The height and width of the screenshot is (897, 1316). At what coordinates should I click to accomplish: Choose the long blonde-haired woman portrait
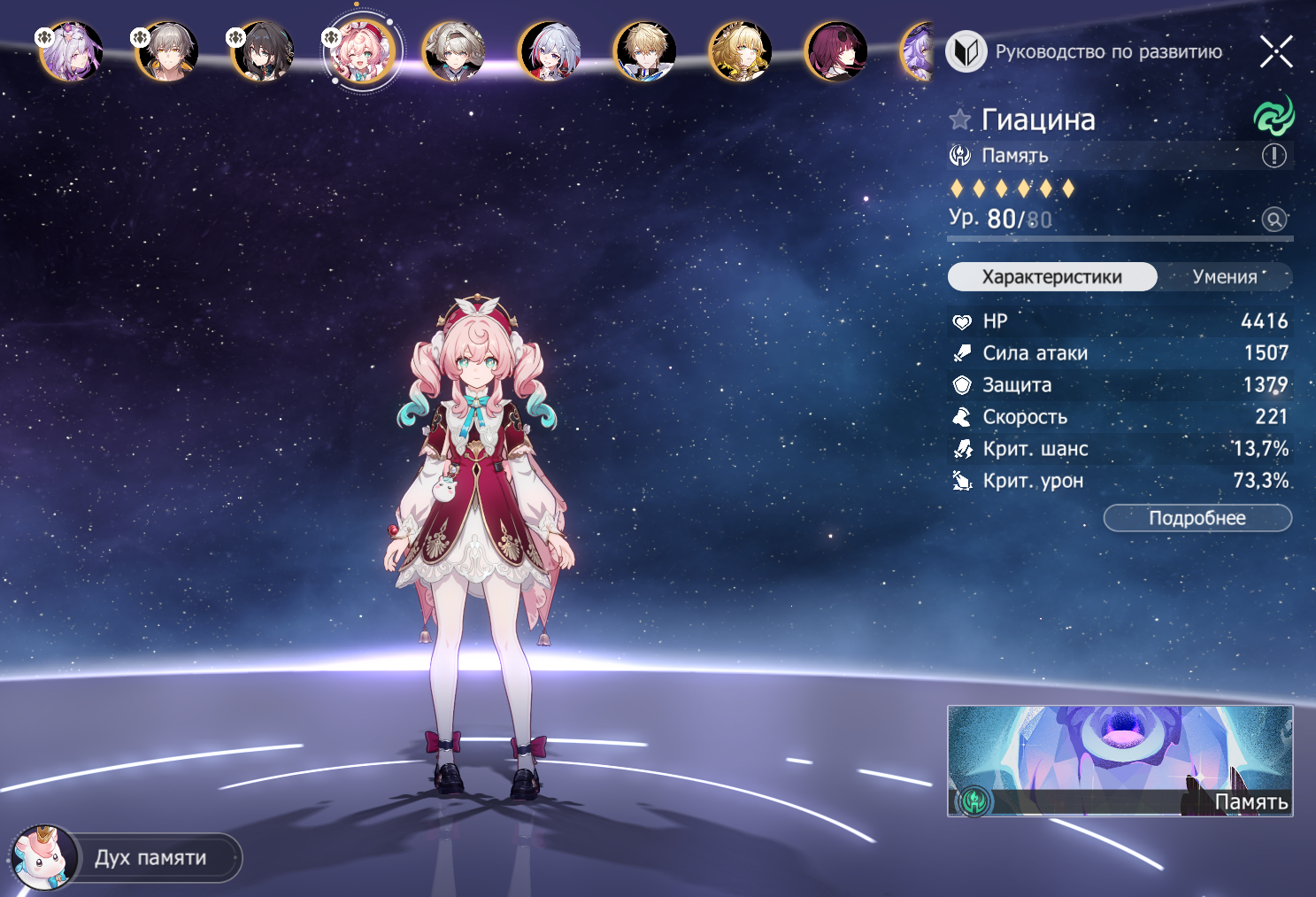pos(741,51)
